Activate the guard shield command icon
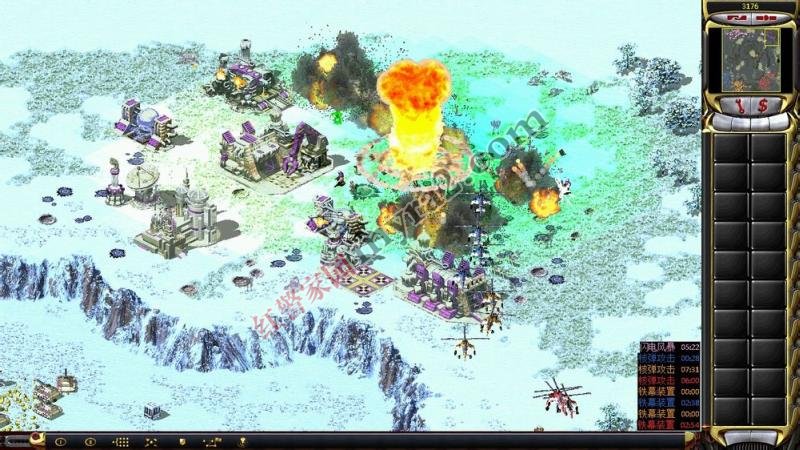 (182, 441)
